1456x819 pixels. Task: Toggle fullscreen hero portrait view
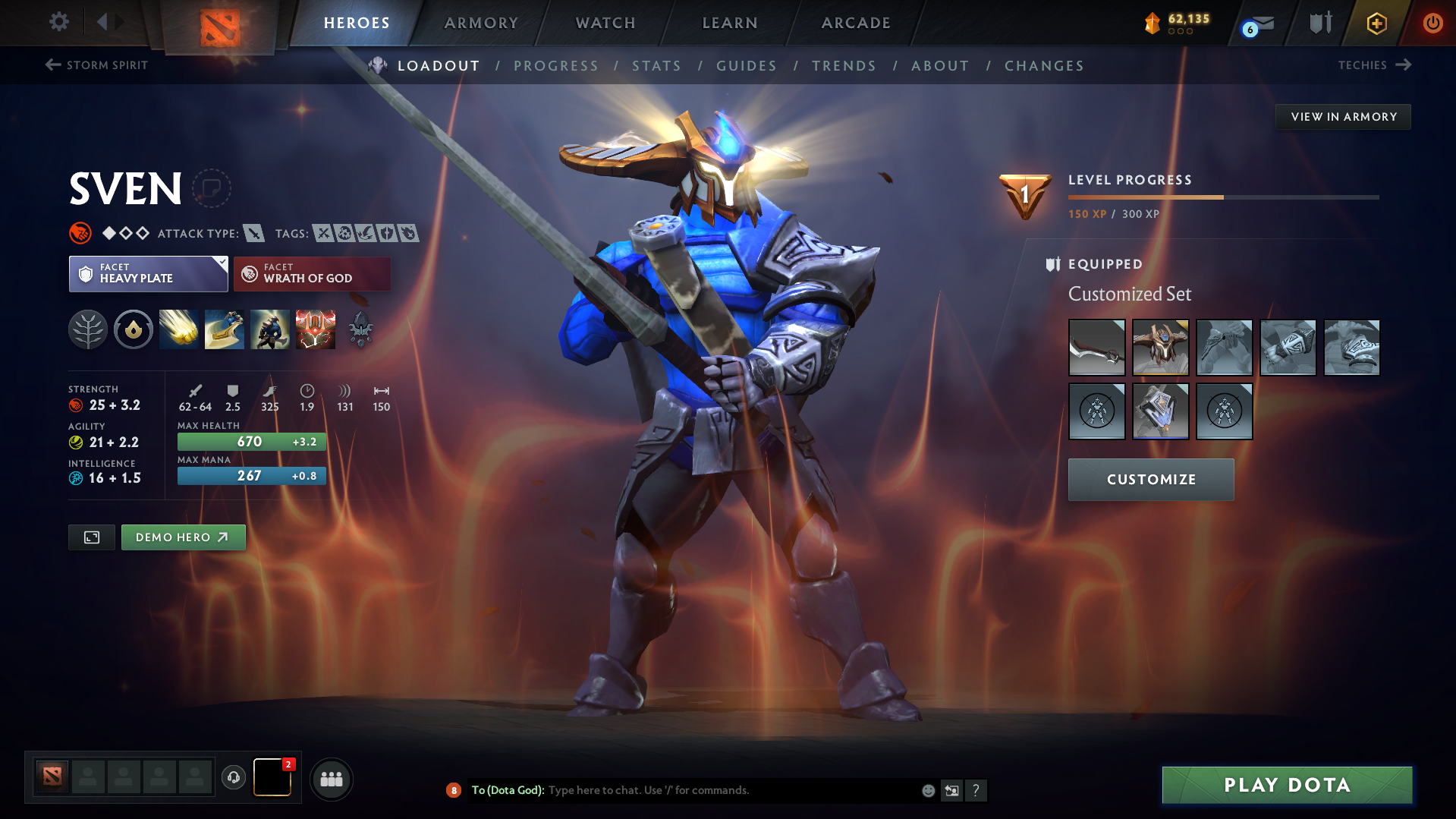[x=91, y=537]
